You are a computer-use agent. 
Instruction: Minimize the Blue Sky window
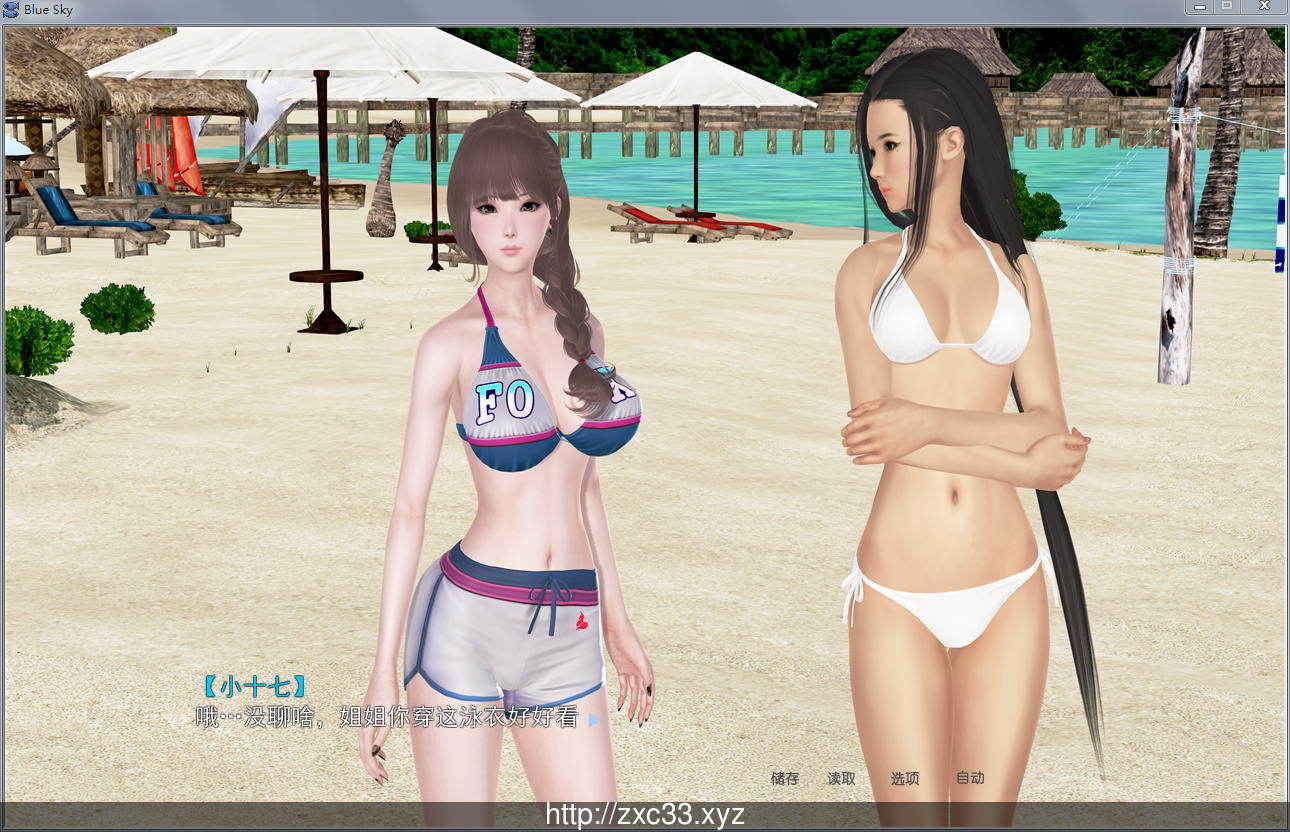pyautogui.click(x=1200, y=8)
